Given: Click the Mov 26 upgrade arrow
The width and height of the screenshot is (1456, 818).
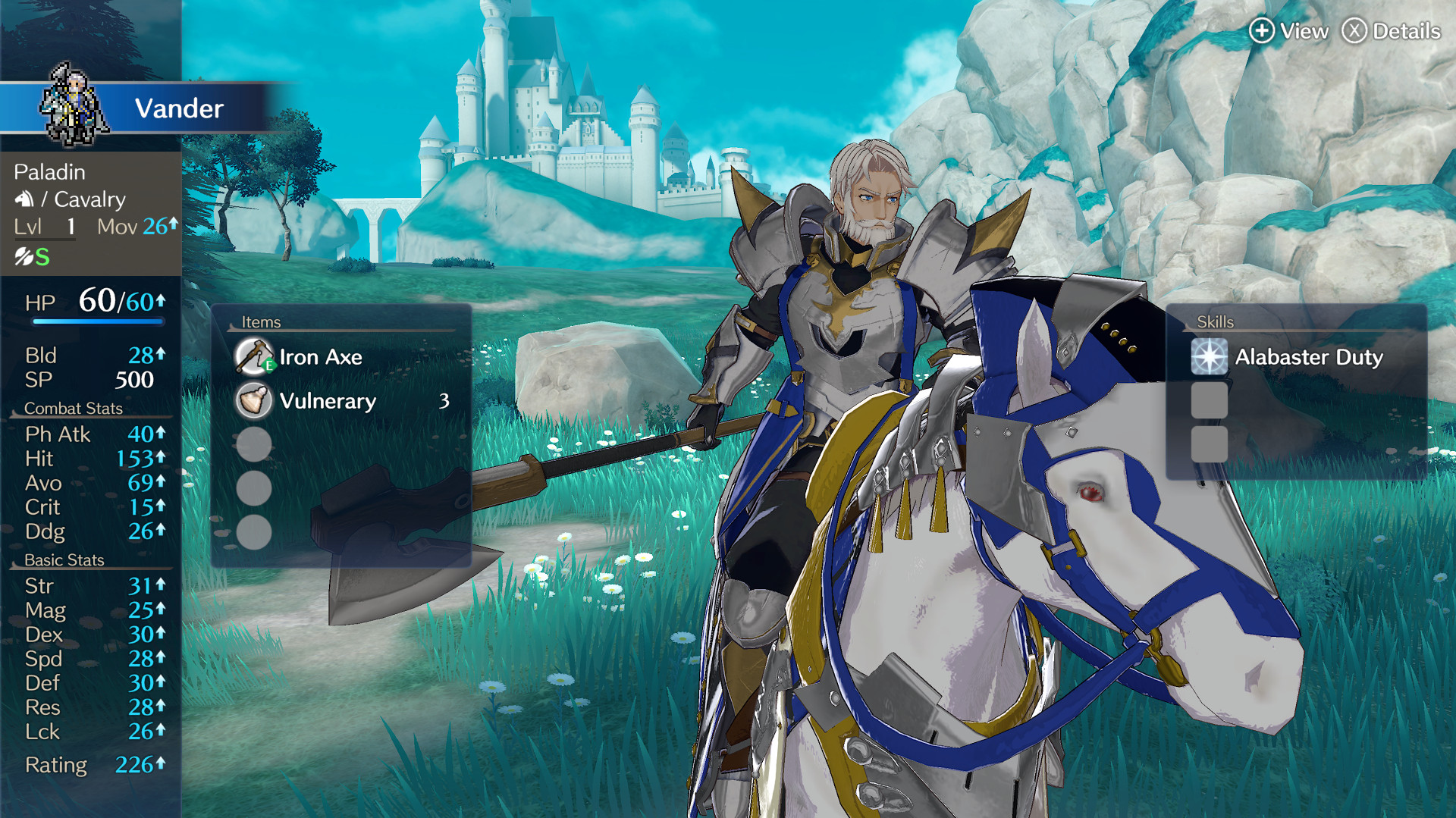Looking at the screenshot, I should point(173,224).
